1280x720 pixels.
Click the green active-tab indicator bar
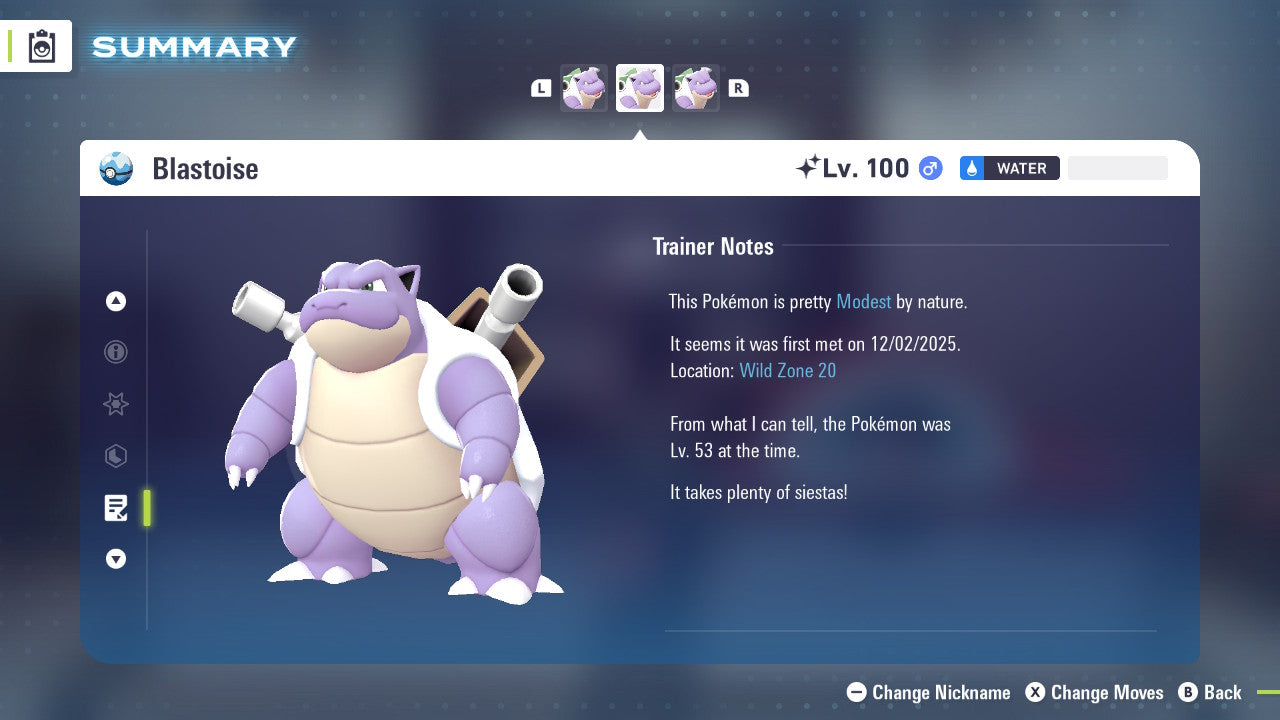(146, 508)
